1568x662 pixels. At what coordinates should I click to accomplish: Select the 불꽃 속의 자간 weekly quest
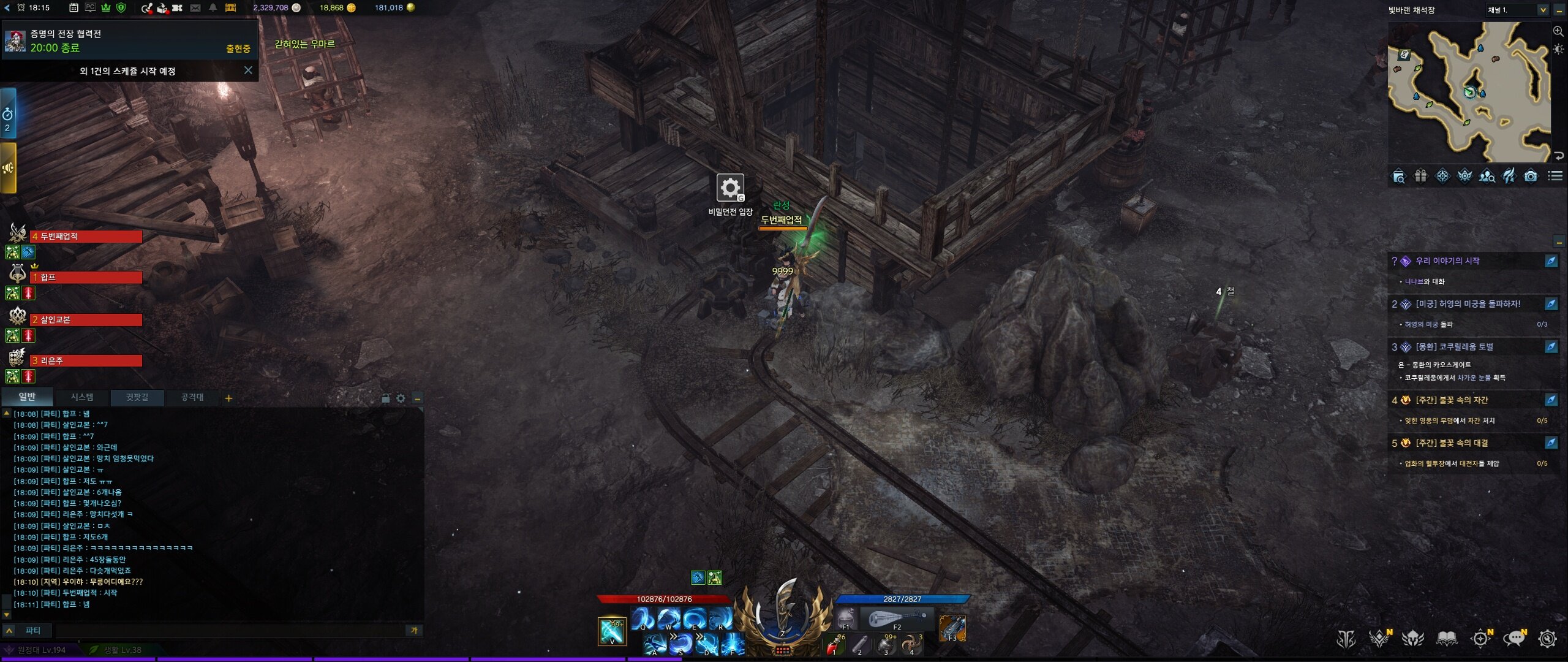tap(1452, 400)
